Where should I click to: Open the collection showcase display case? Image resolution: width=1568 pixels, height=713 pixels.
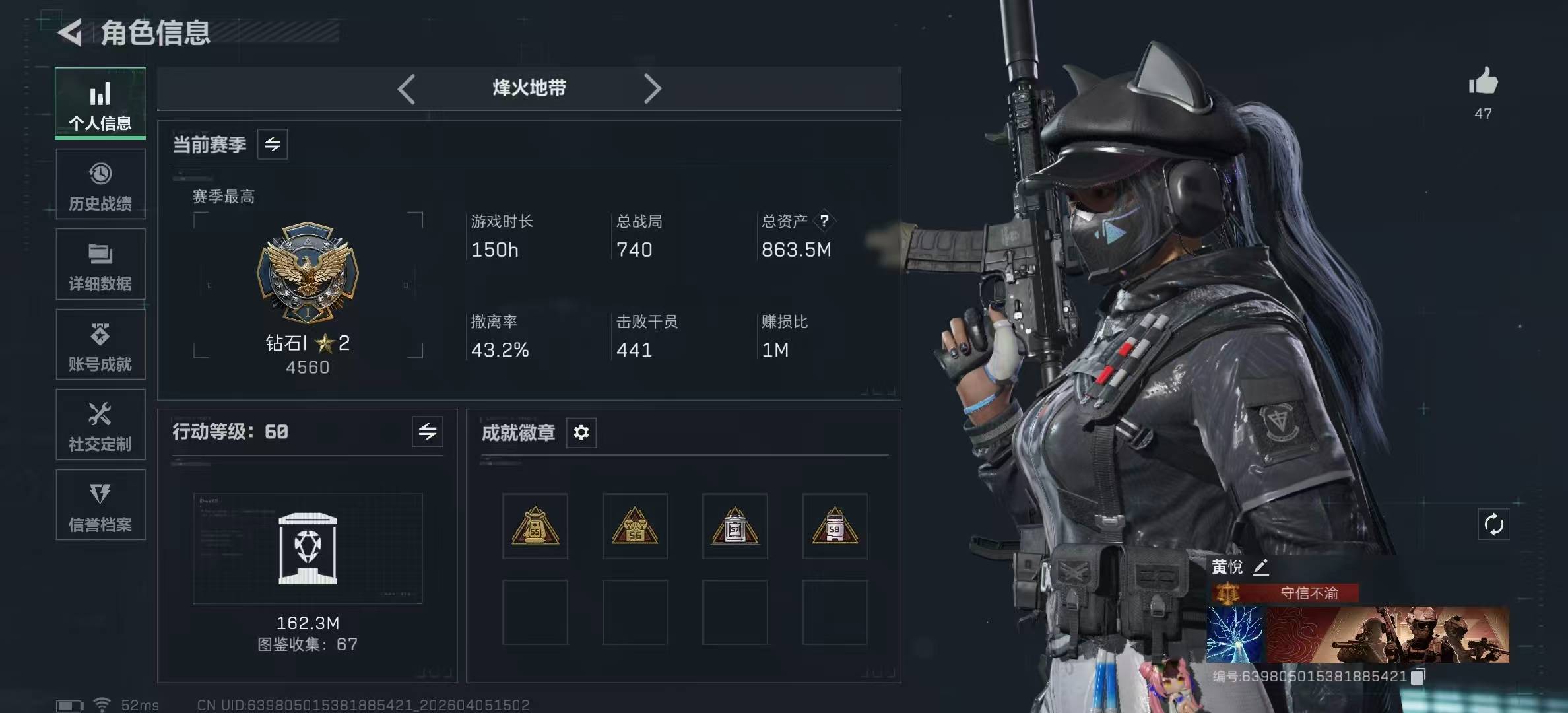[308, 549]
